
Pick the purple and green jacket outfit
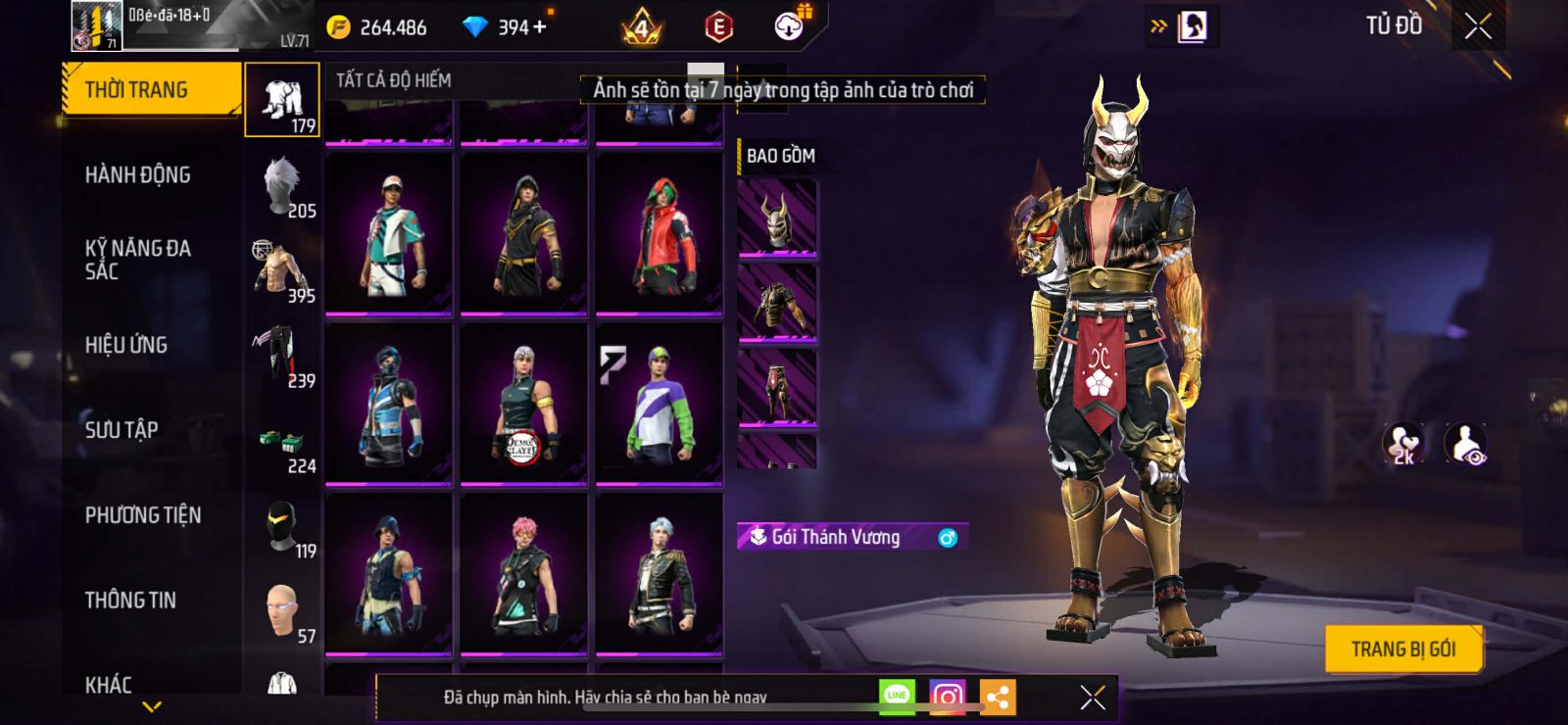point(659,404)
